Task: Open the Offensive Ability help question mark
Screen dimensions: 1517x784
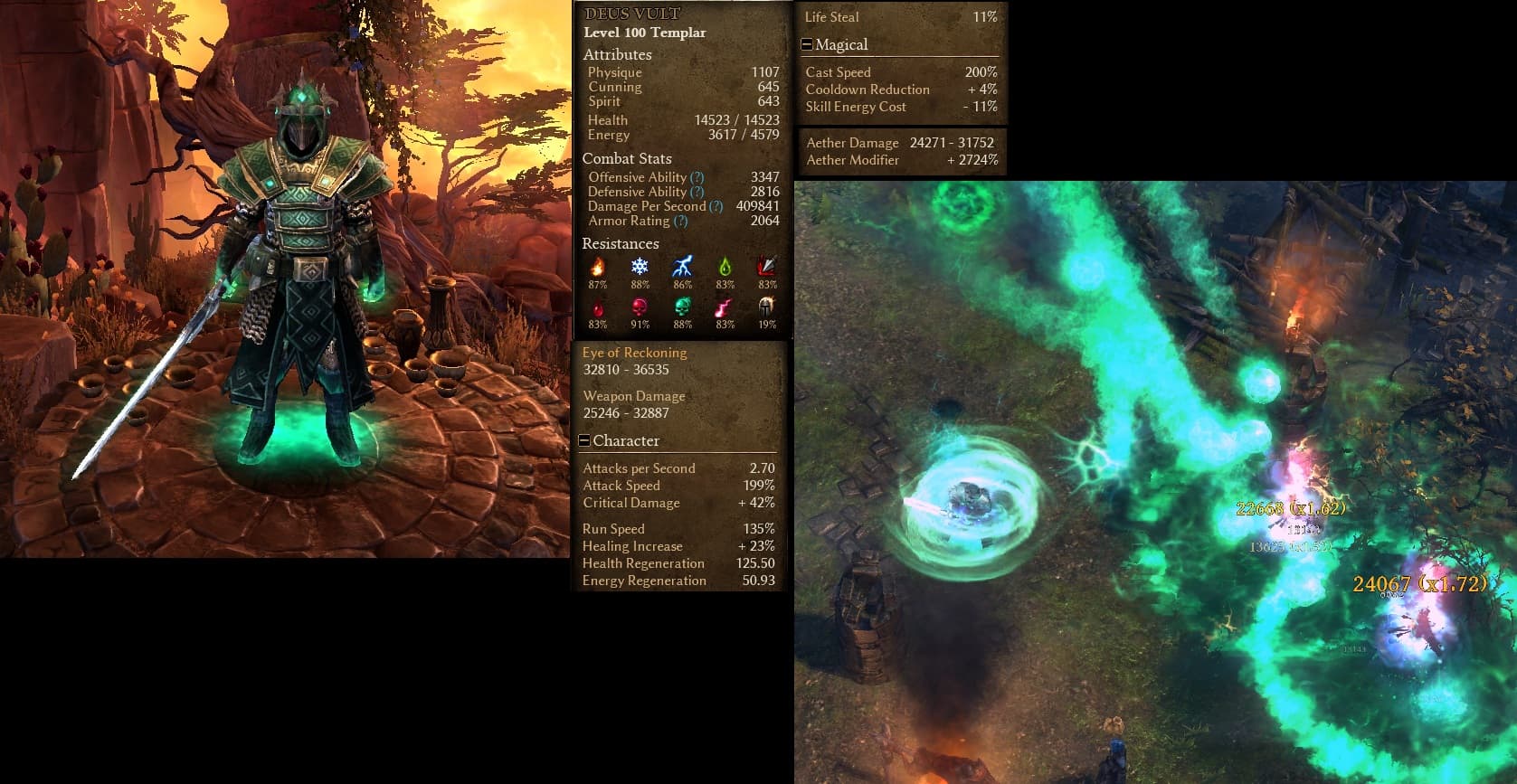Action: coord(697,177)
